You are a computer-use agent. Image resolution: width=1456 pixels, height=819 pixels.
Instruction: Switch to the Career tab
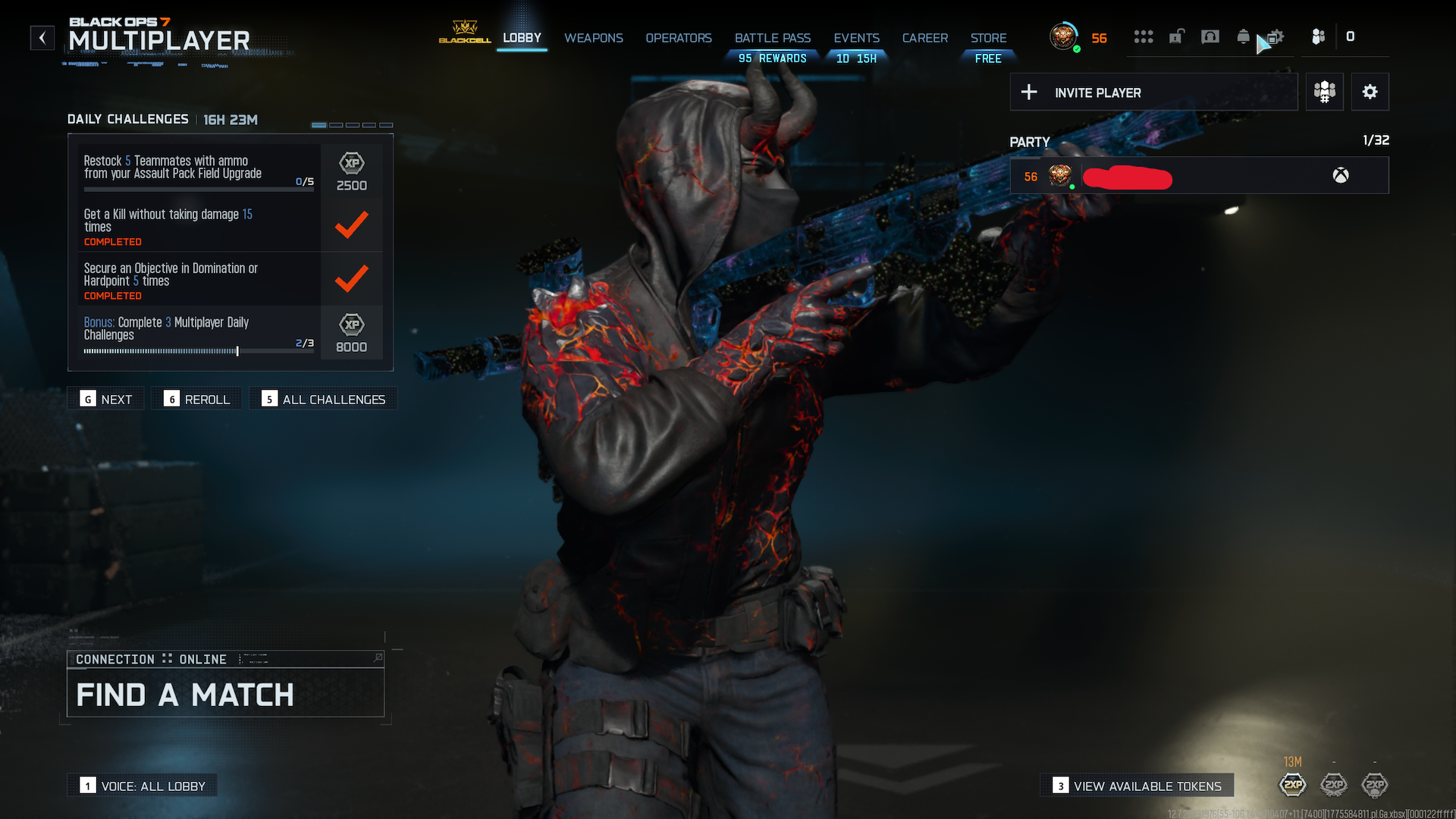point(924,38)
